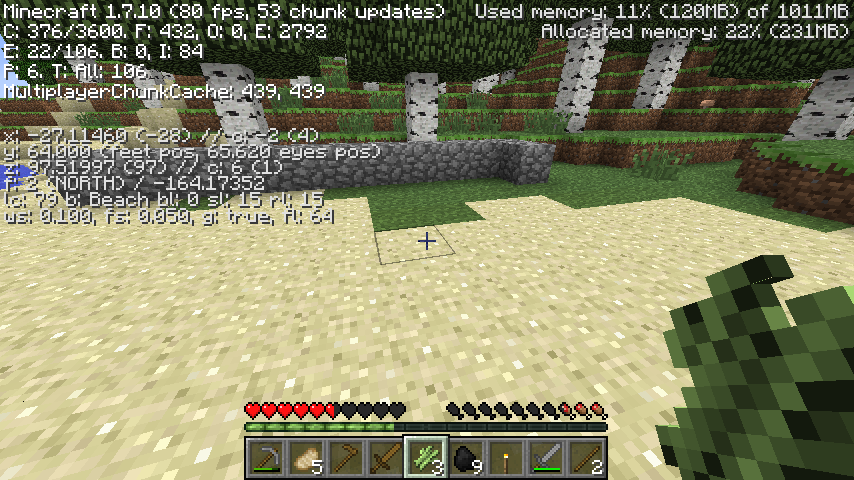
Task: Switch to the torch hotbar slot
Action: (x=506, y=458)
